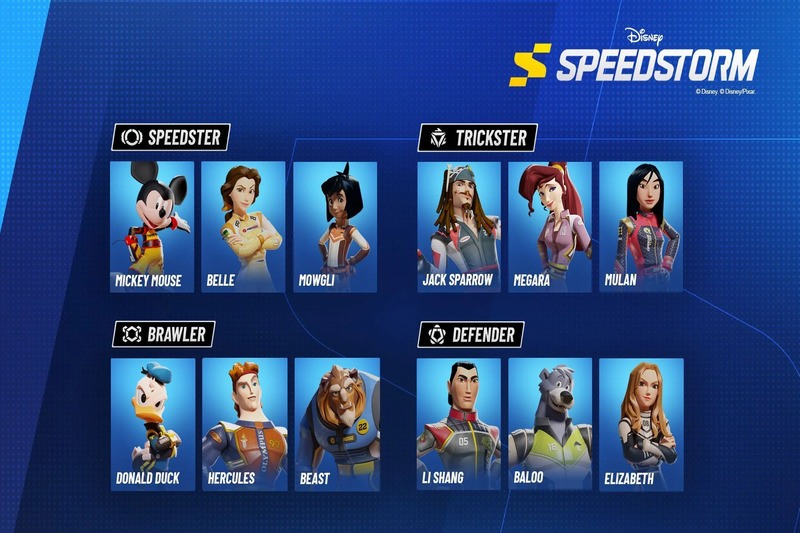Image resolution: width=800 pixels, height=533 pixels.
Task: Pick the Beast racer tile
Action: 335,424
